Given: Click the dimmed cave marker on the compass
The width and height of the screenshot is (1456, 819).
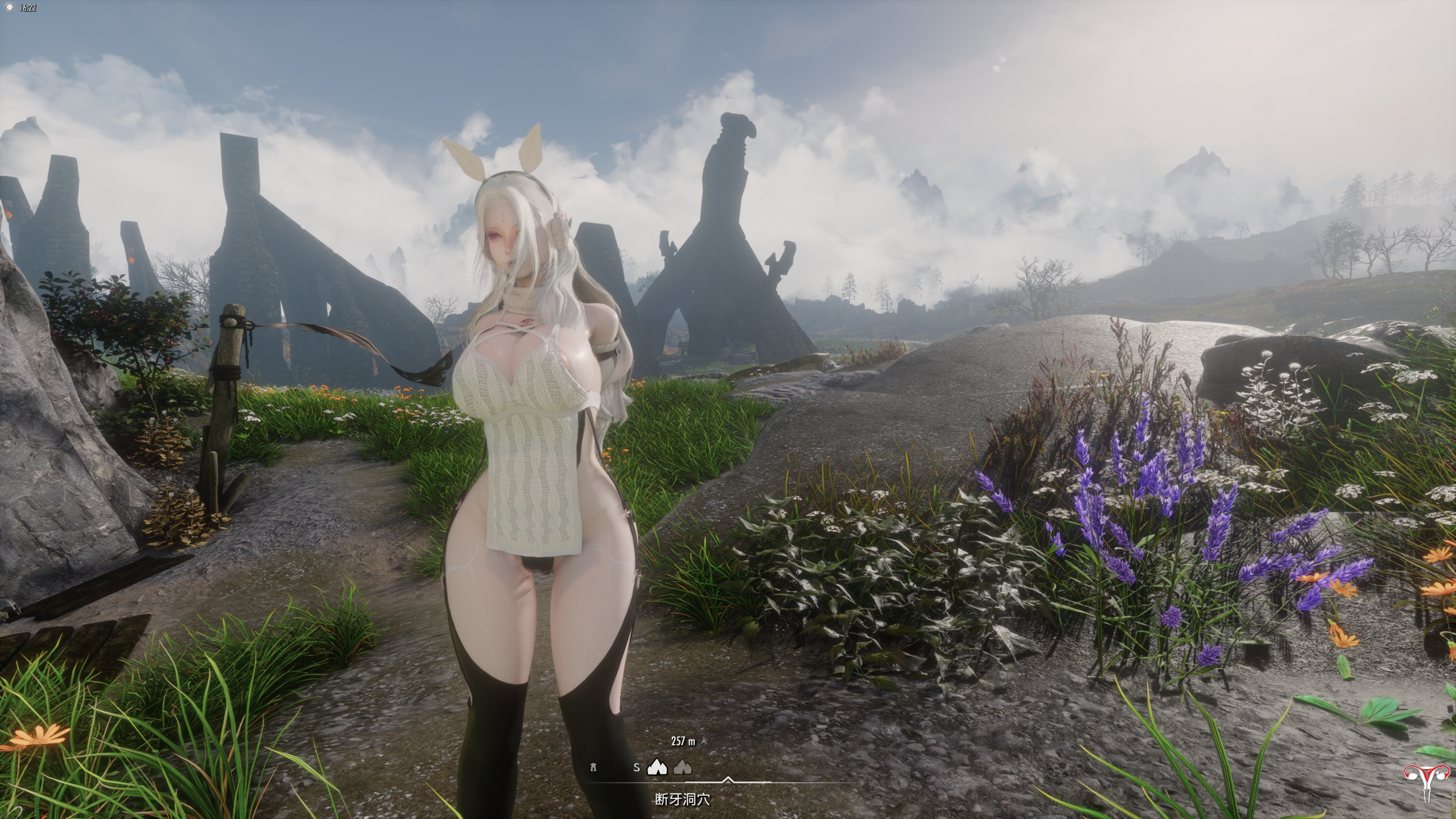Looking at the screenshot, I should [683, 768].
